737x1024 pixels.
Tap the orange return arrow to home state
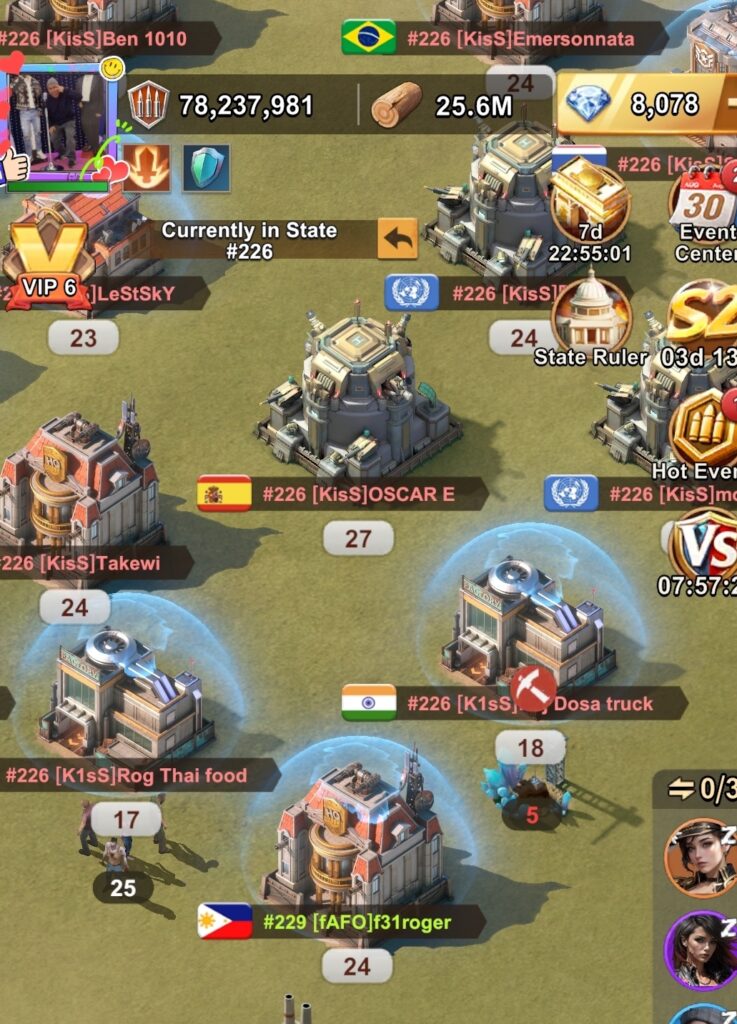coord(397,240)
